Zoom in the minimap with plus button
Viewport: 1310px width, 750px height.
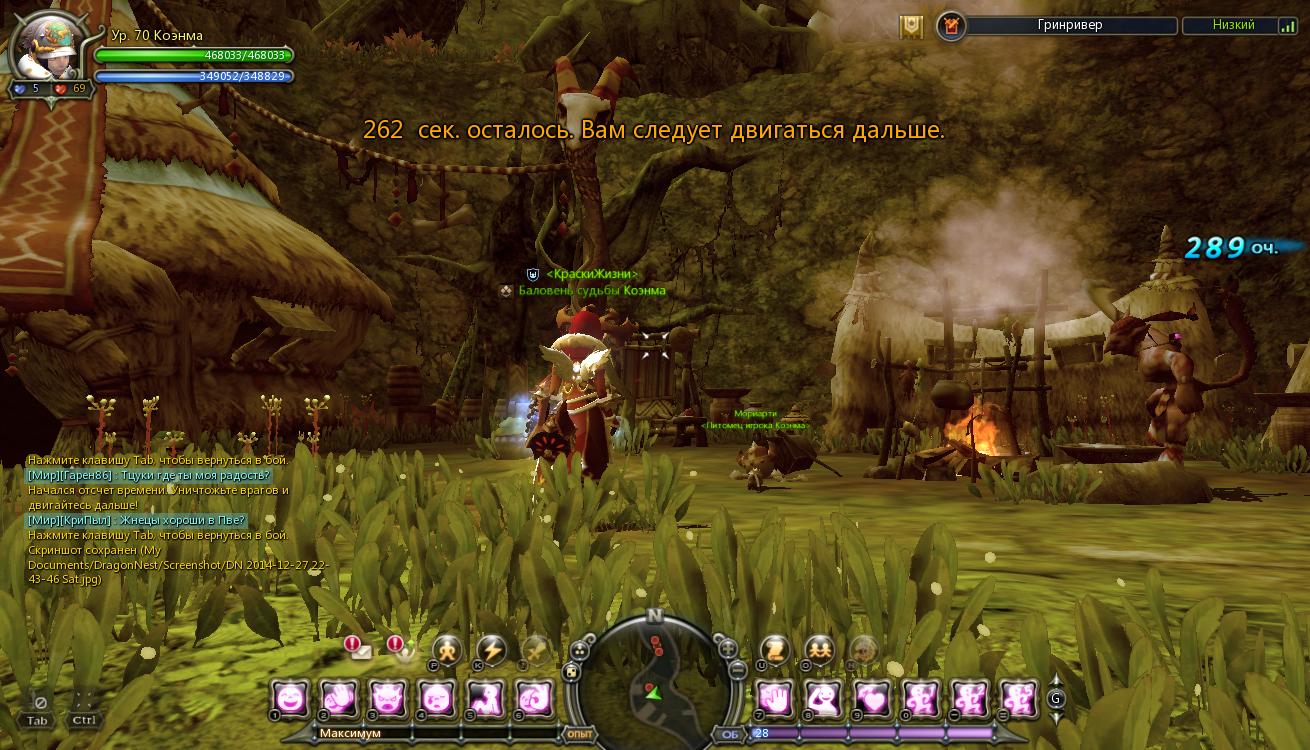(728, 647)
